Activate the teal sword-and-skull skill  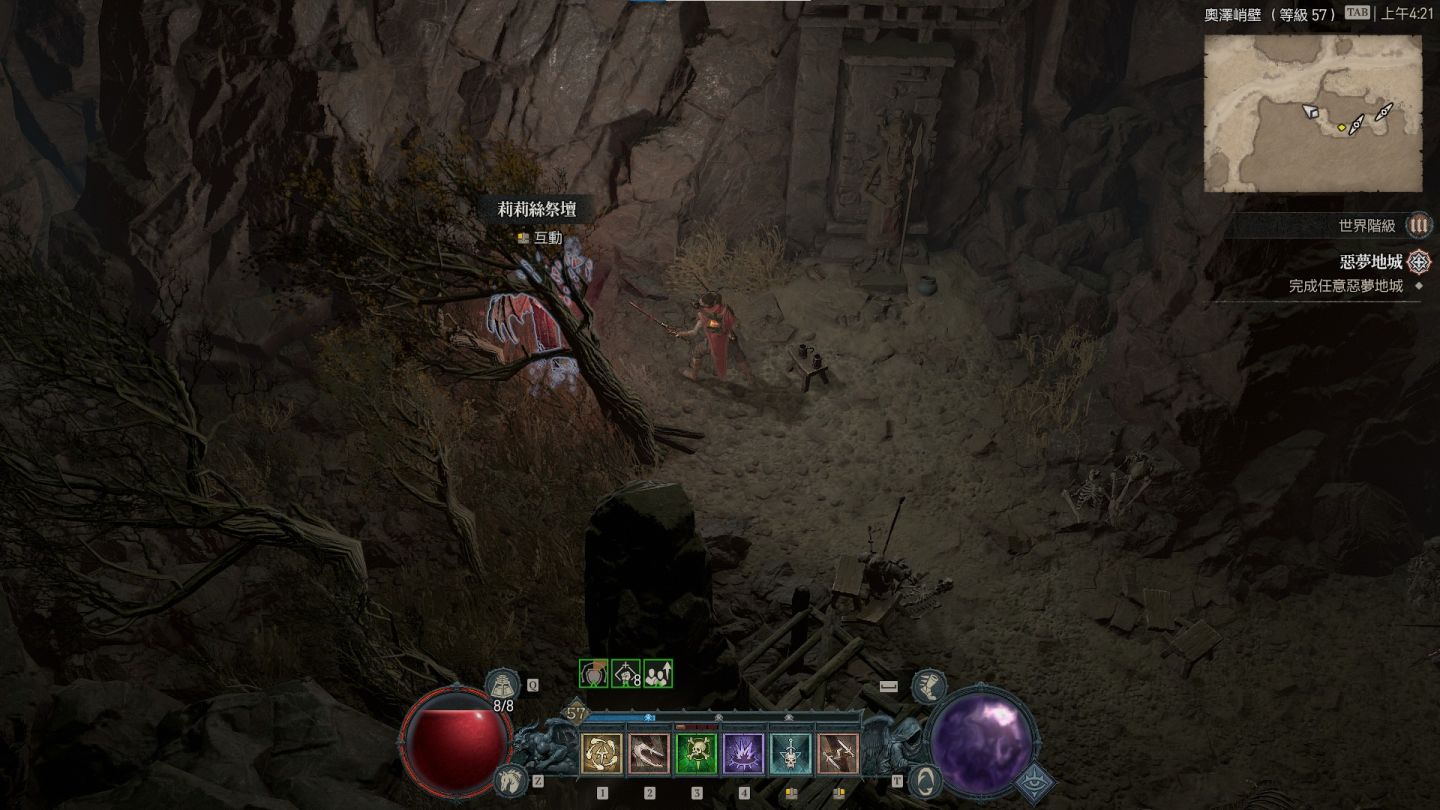click(x=791, y=754)
